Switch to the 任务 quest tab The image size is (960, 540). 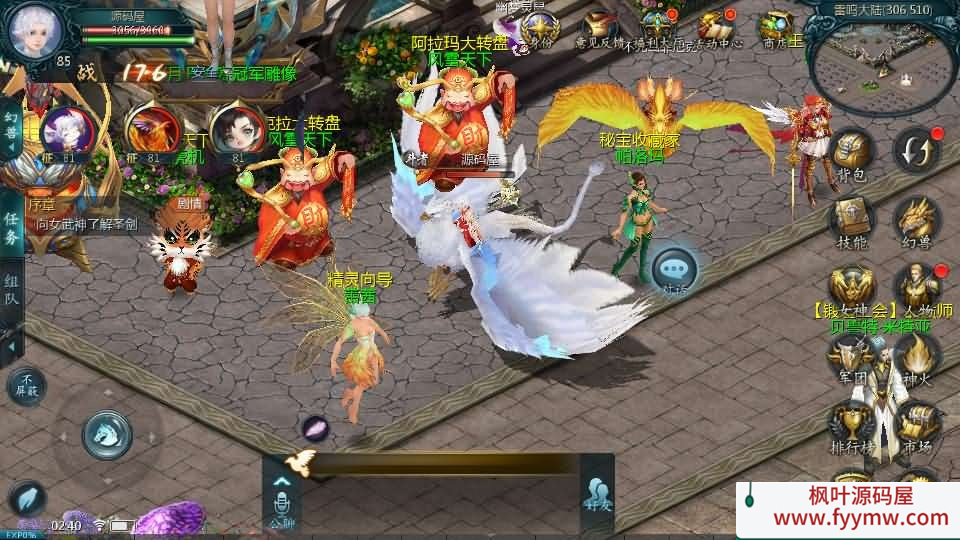[x=11, y=228]
